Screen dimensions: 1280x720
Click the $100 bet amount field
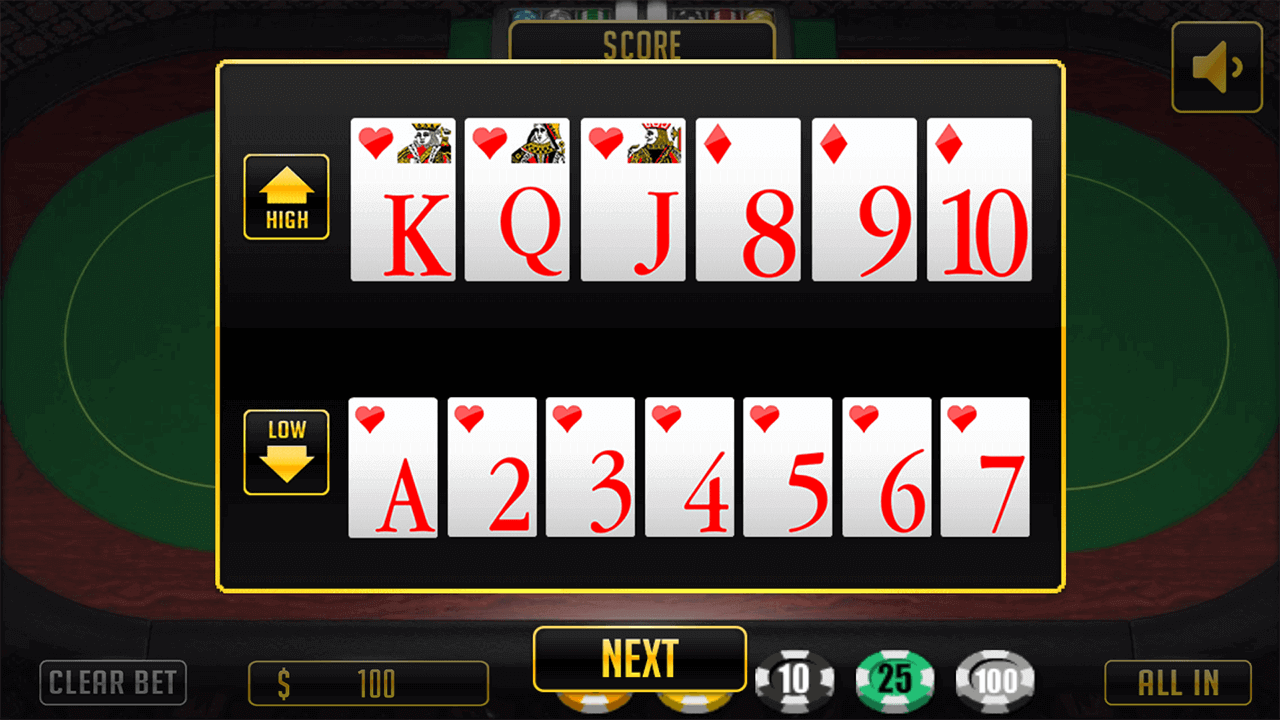pyautogui.click(x=367, y=683)
